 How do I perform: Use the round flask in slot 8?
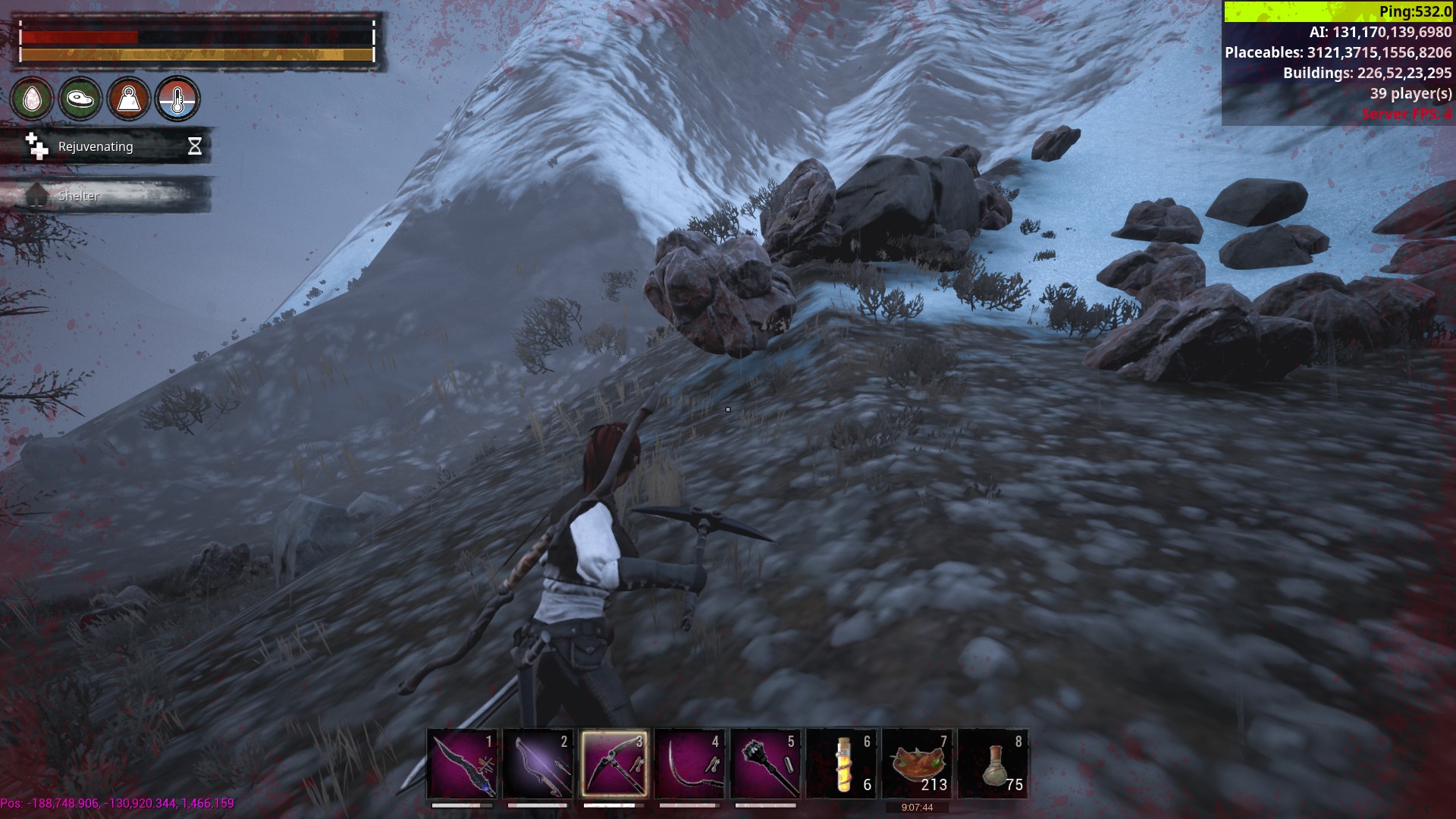pyautogui.click(x=993, y=763)
